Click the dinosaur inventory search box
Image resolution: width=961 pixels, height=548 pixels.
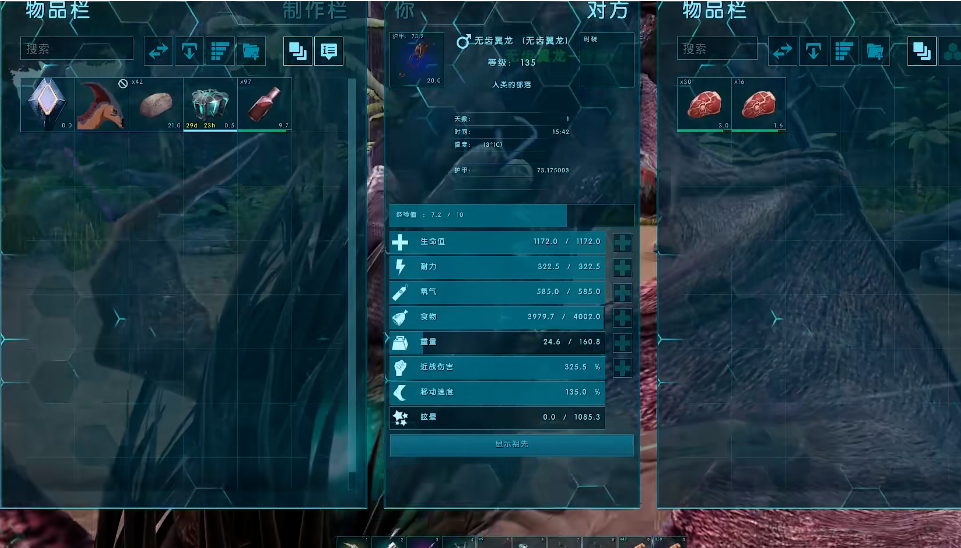click(717, 48)
